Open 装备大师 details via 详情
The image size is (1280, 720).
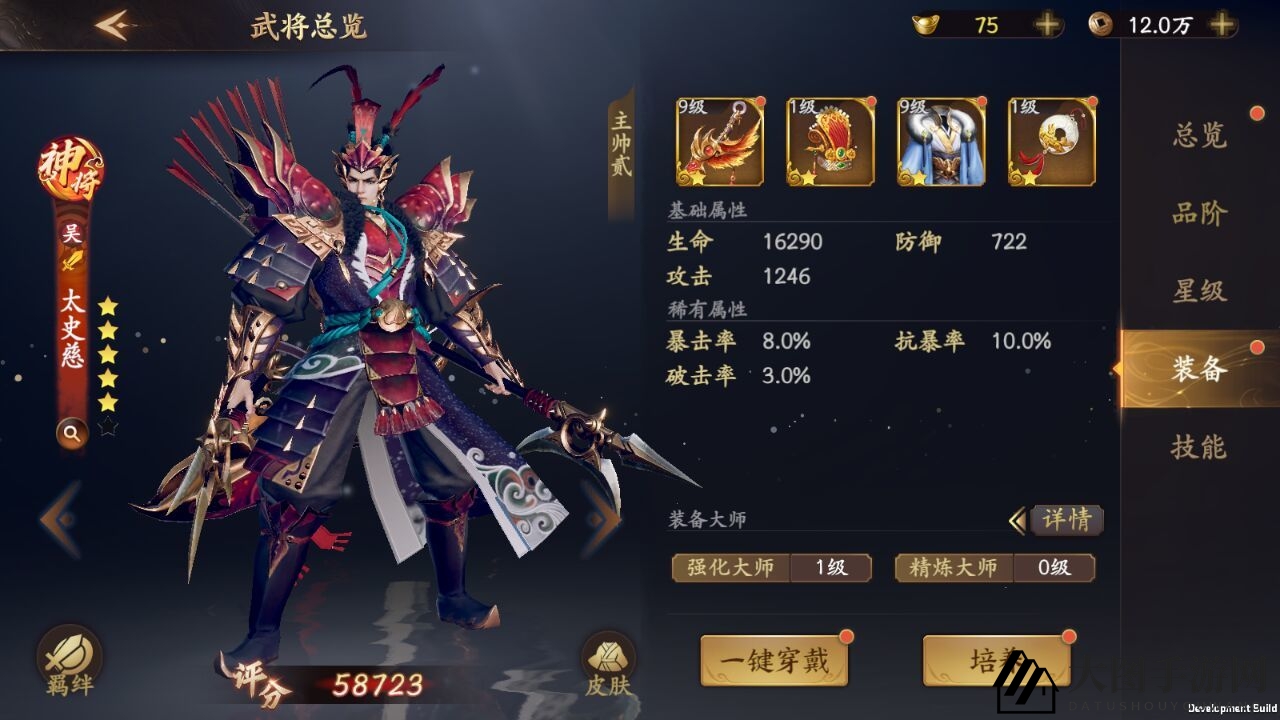tap(1066, 520)
